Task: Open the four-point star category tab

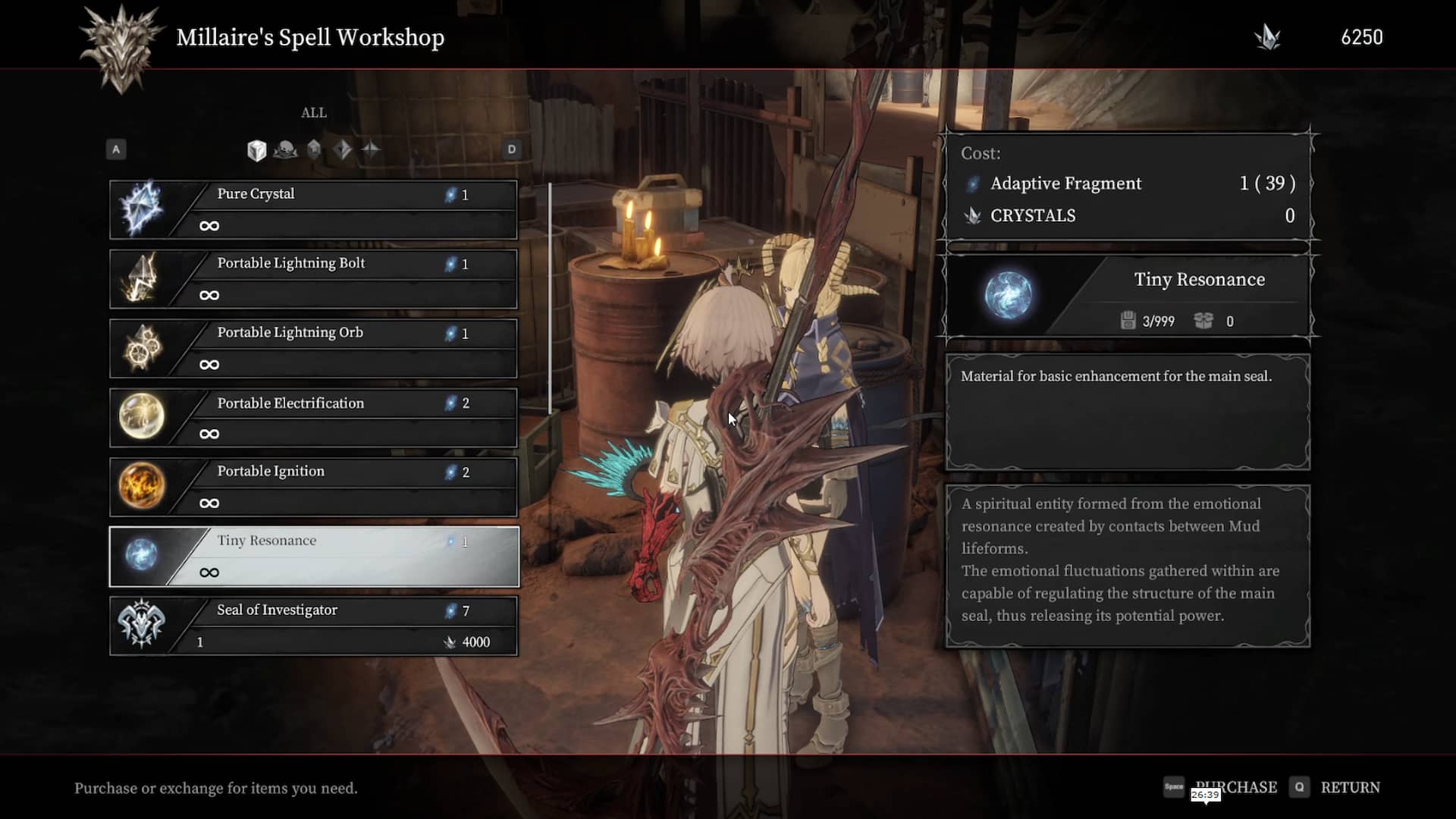Action: pos(371,149)
